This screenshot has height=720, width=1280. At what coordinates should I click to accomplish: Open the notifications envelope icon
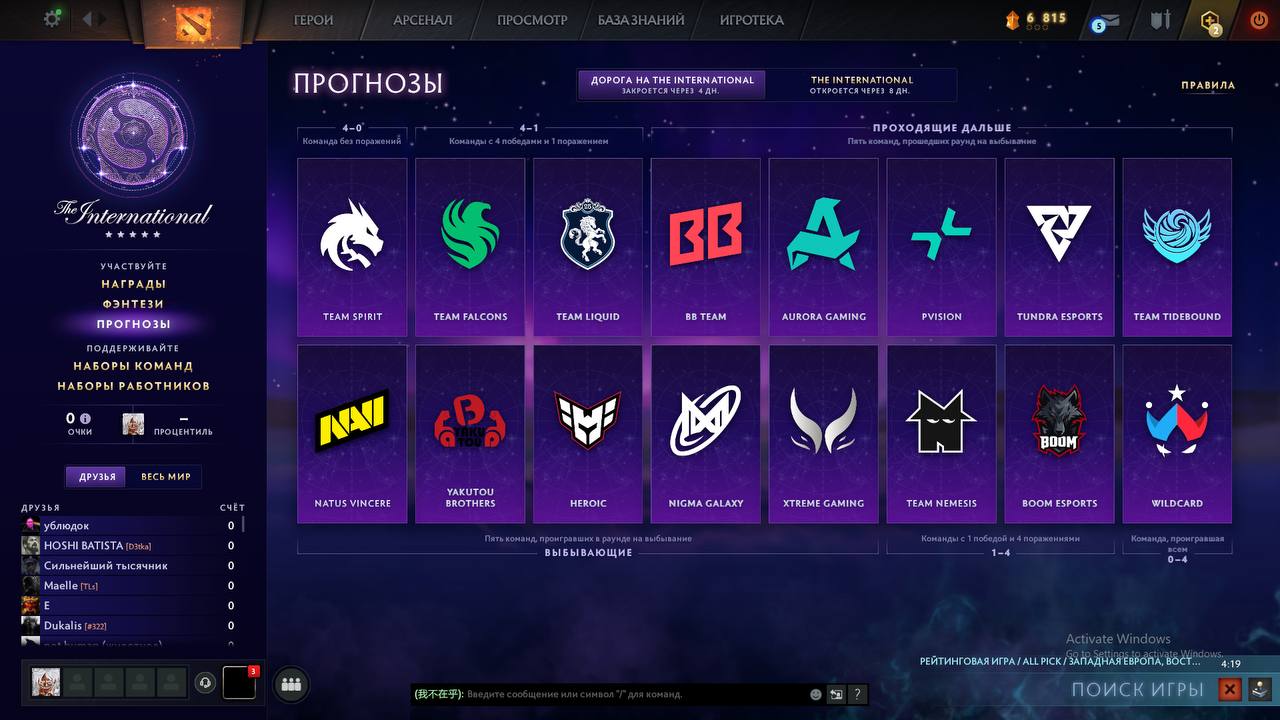tap(1104, 19)
